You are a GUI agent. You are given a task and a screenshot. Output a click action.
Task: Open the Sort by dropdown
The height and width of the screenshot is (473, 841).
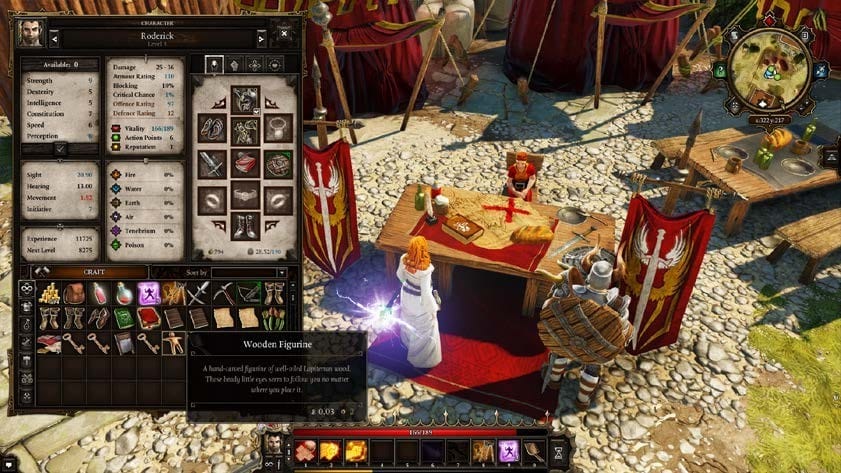pos(248,272)
